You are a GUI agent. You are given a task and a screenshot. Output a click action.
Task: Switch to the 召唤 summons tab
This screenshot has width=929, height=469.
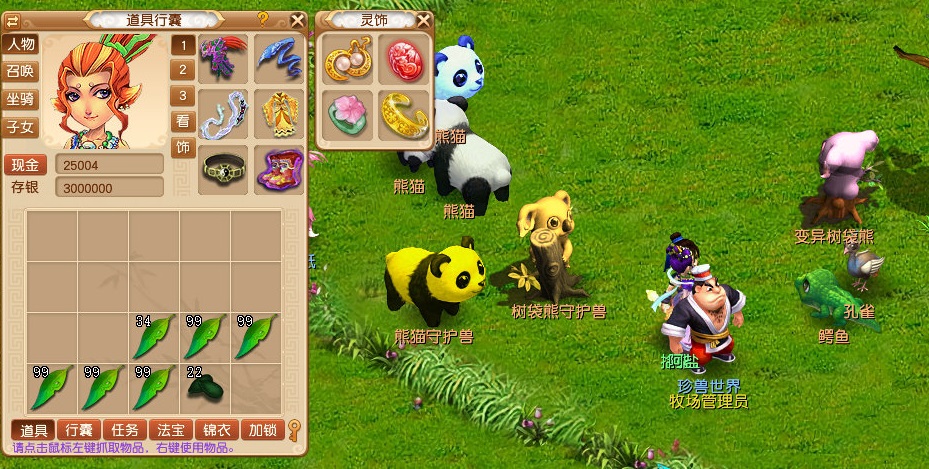tap(20, 72)
